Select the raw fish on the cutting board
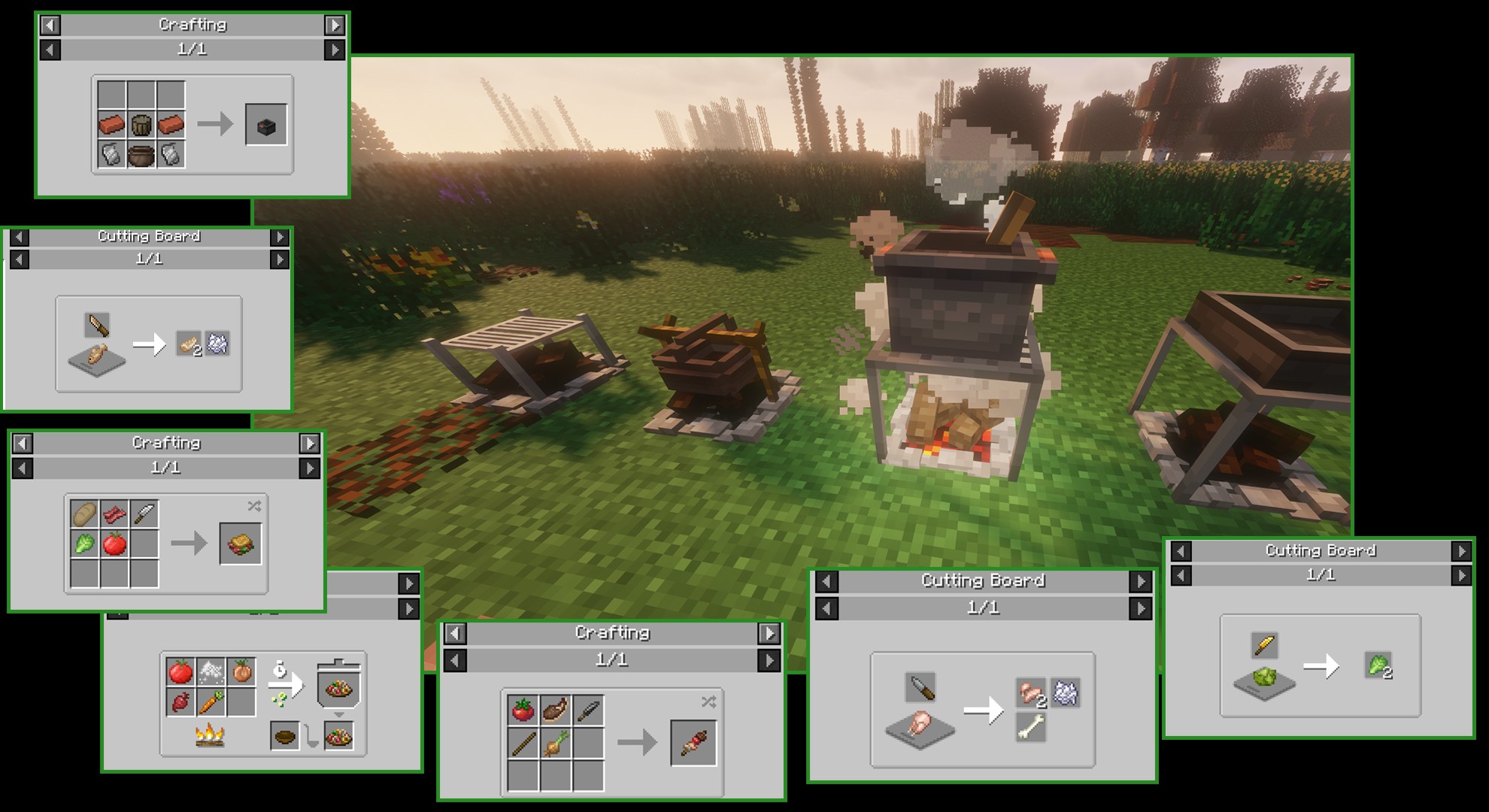 coord(97,354)
